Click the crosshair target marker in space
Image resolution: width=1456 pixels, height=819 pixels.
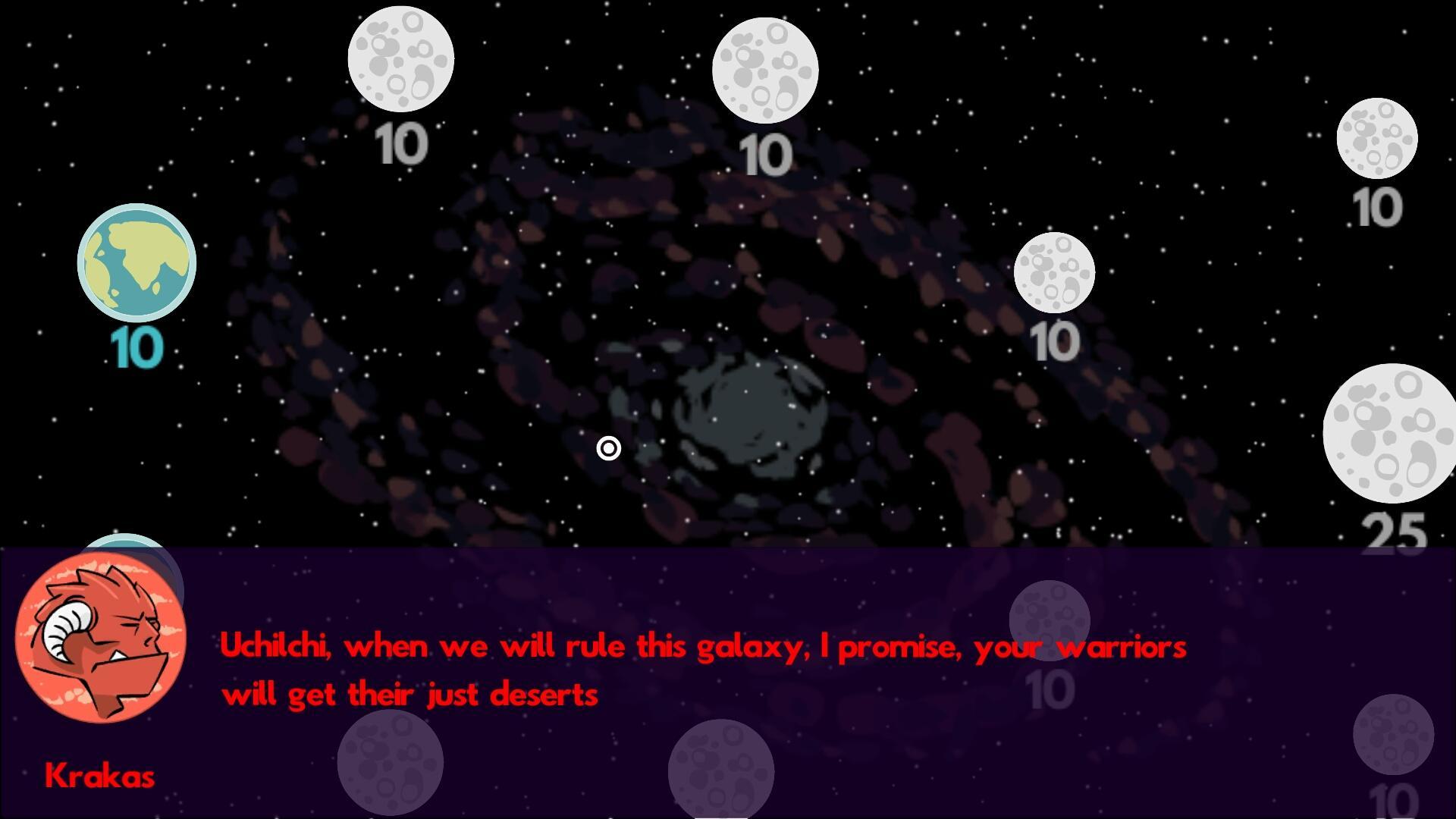[x=609, y=449]
